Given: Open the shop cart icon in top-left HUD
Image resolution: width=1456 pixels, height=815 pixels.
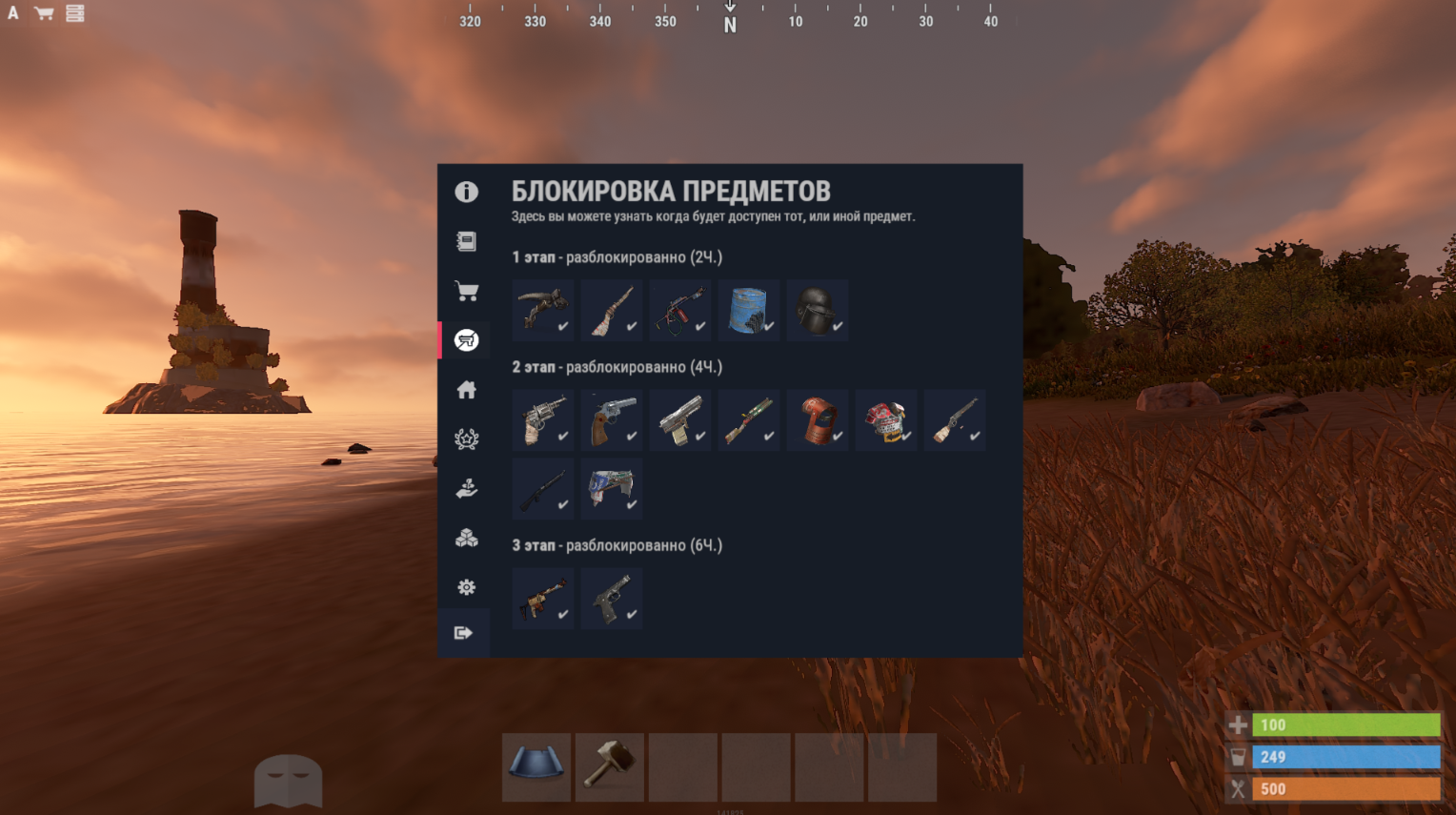Looking at the screenshot, I should (x=44, y=13).
